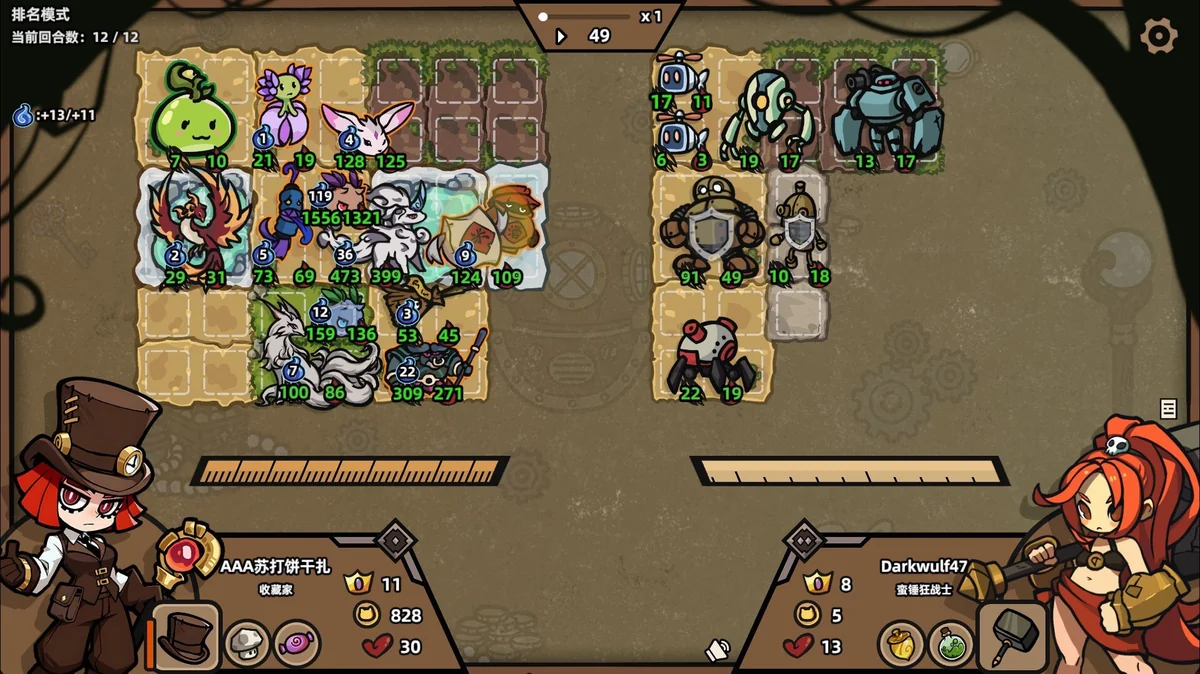Open the settings gear menu
The width and height of the screenshot is (1200, 674).
(1159, 36)
